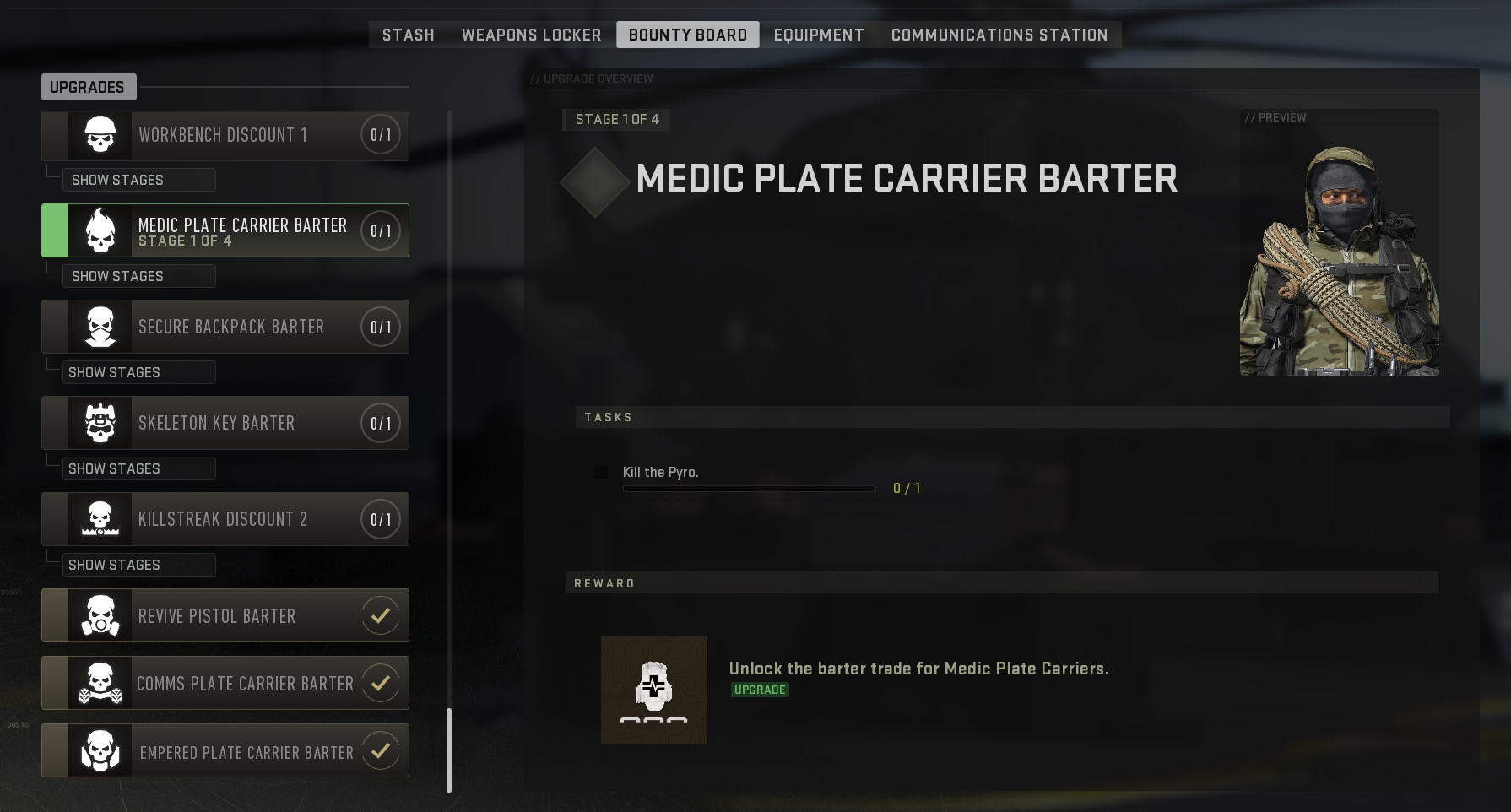This screenshot has height=812, width=1511.
Task: Expand stages under Killstreak Discount 2
Action: pos(138,564)
